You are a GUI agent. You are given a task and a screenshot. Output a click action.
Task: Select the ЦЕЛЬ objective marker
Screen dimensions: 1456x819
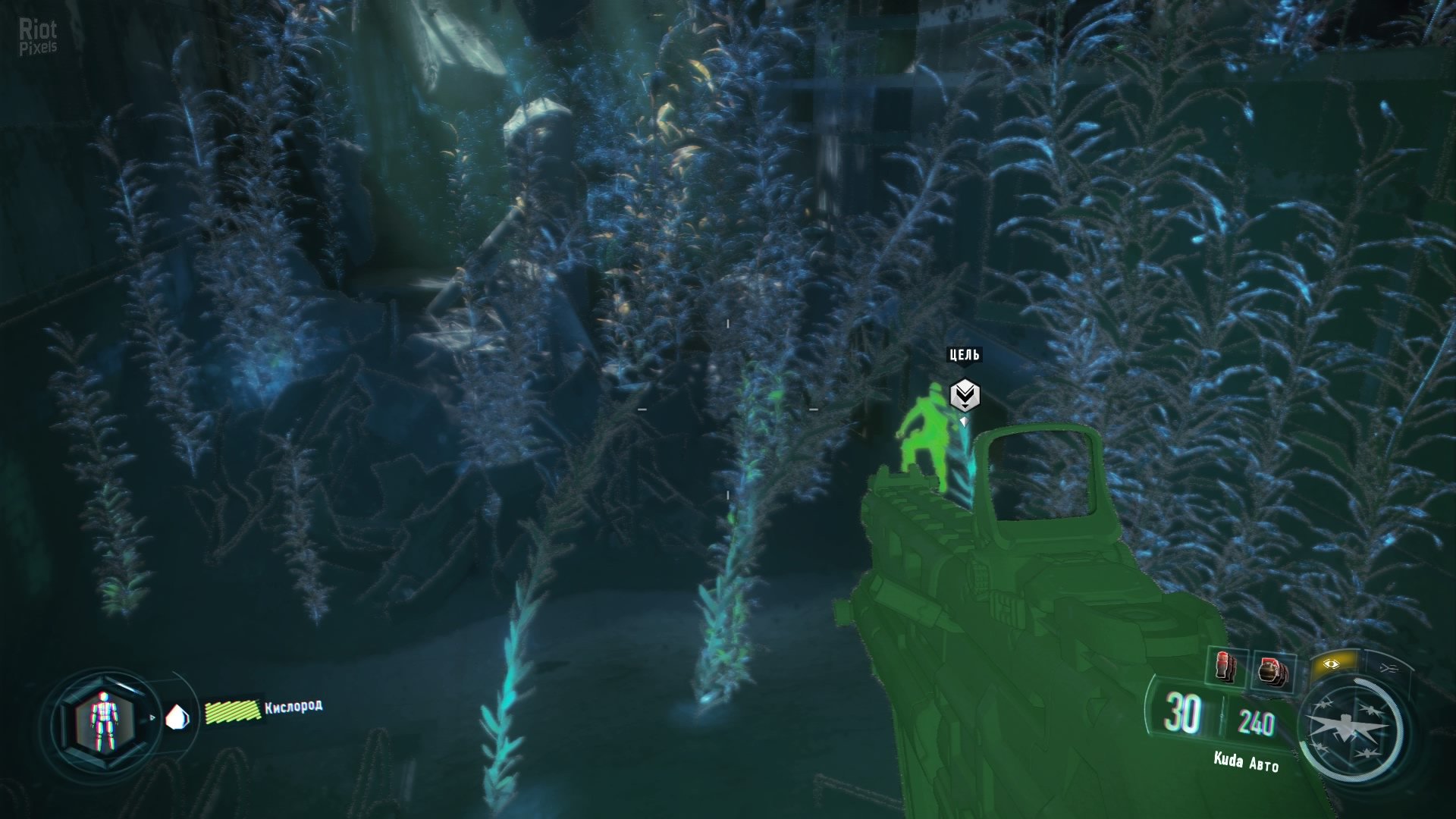[965, 394]
